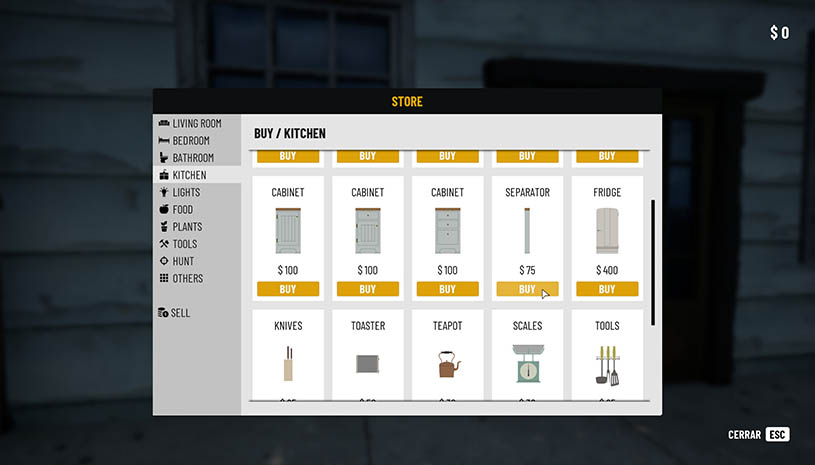Image resolution: width=815 pixels, height=465 pixels.
Task: Switch to the Plants category
Action: coord(187,227)
